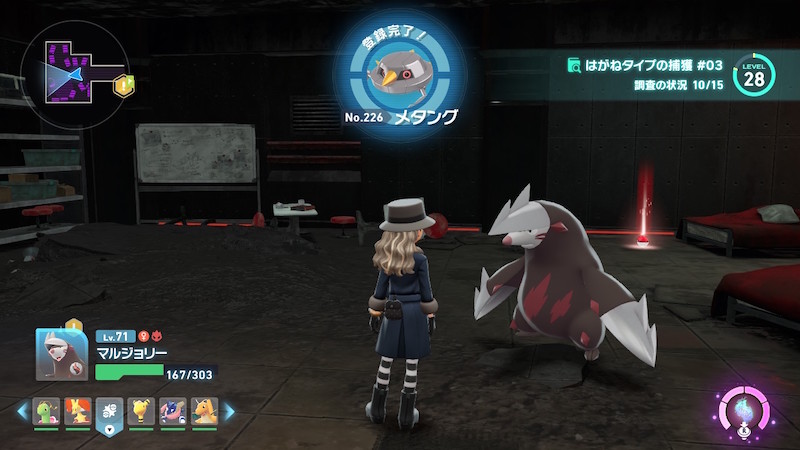Screen dimensions: 800x450
Task: Select the active Excadrill portrait マルジョリー
Action: tap(61, 354)
